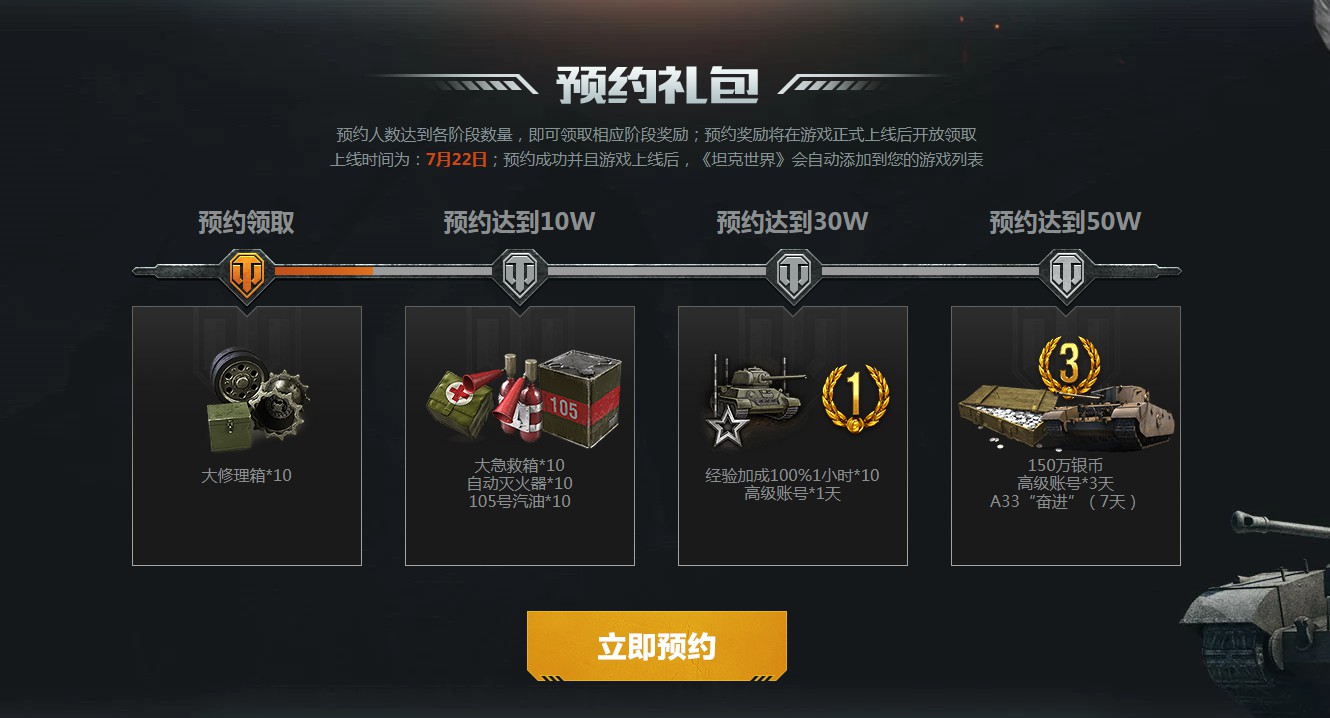Show the 150万银币 and A33 tank reward card
This screenshot has width=1330, height=718.
(x=1066, y=436)
